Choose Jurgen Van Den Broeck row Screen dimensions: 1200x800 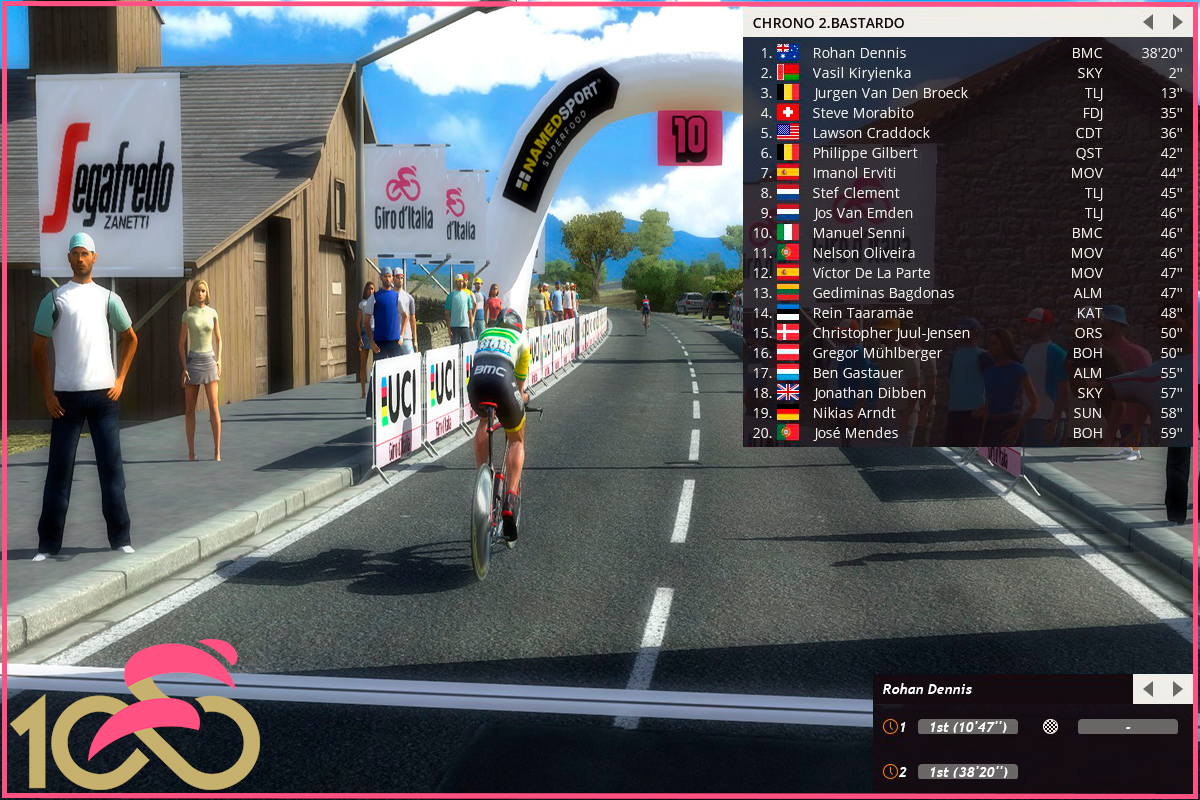pyautogui.click(x=890, y=93)
